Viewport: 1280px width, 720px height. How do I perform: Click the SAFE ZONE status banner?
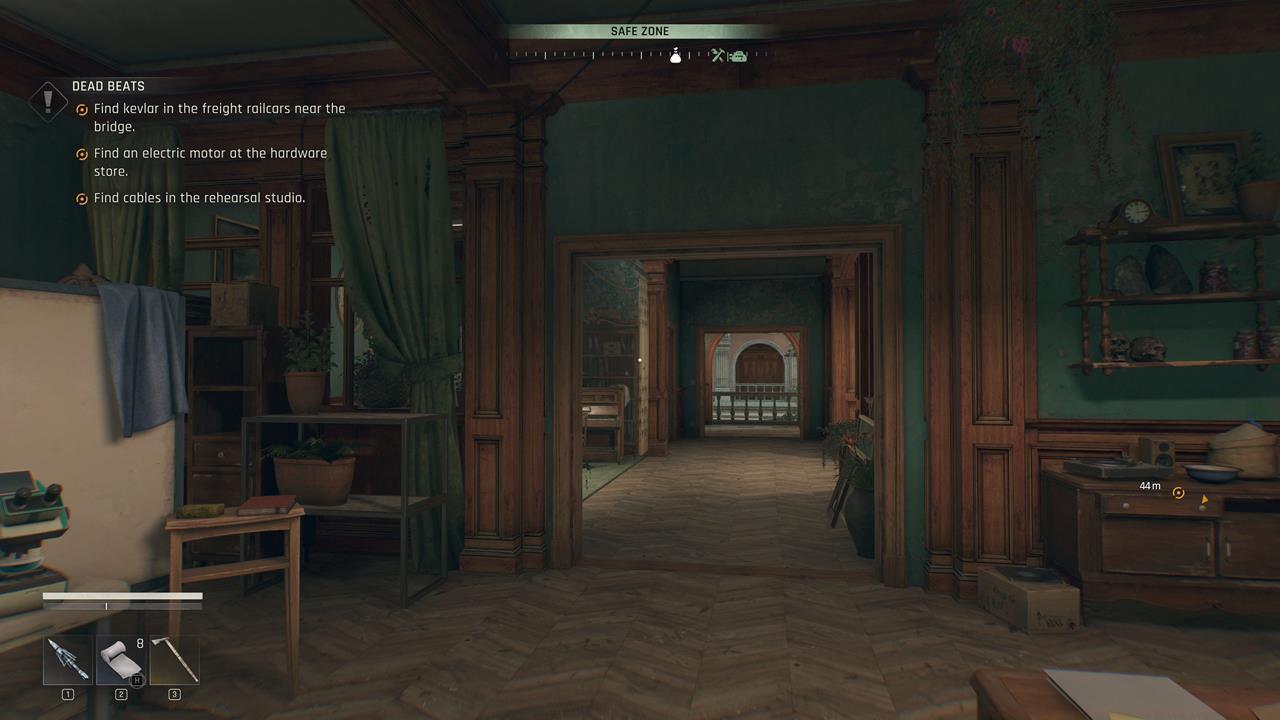(640, 31)
